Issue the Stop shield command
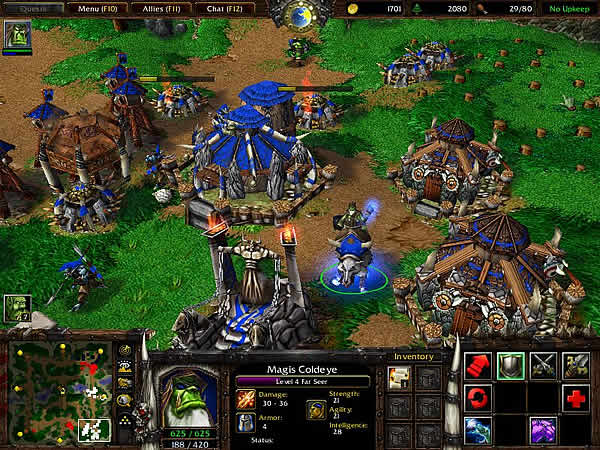The height and width of the screenshot is (450, 600). (511, 366)
